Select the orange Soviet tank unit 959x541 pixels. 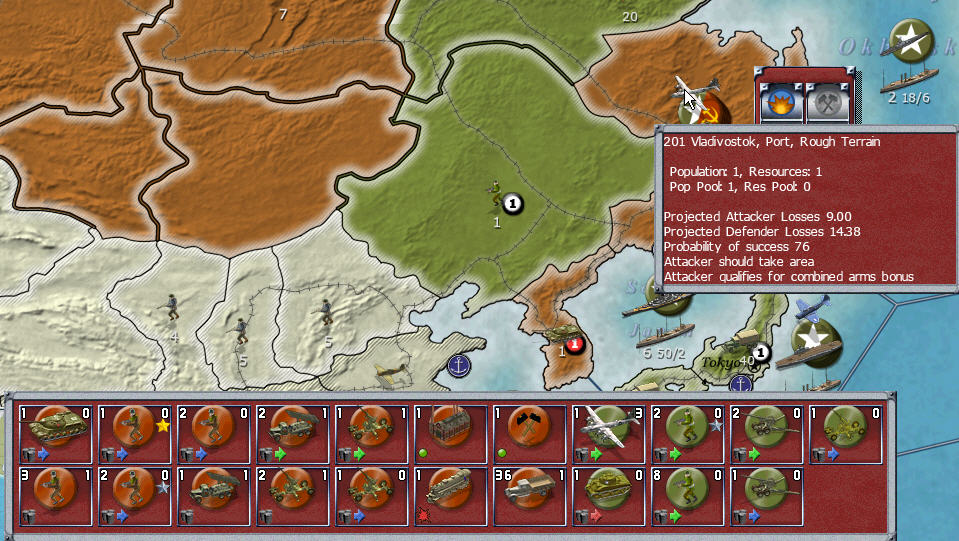pos(55,434)
